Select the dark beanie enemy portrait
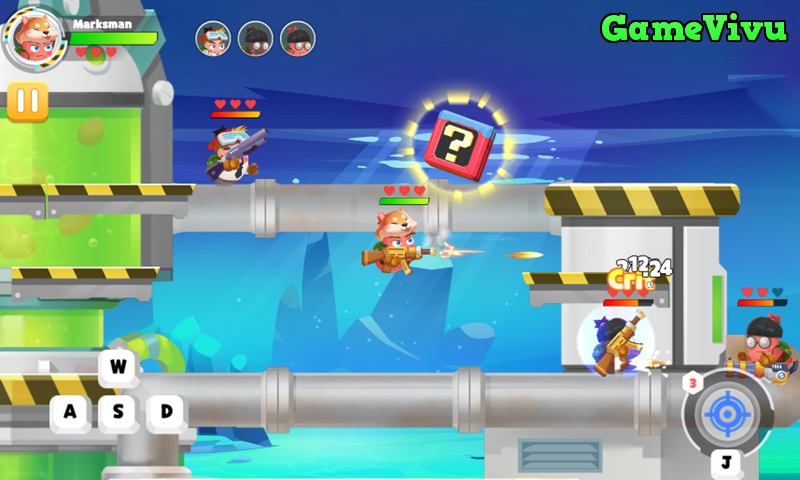 [256, 38]
